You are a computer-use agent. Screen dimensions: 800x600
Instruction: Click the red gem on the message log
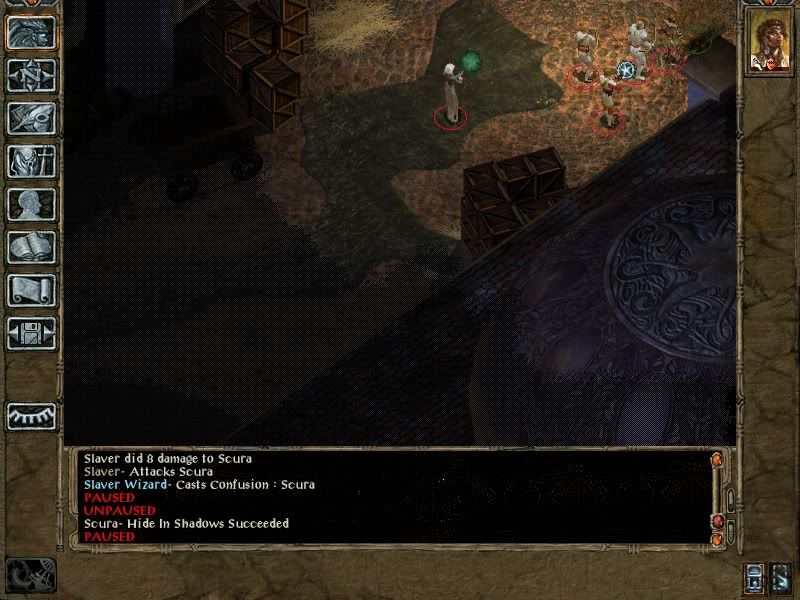coord(717,523)
